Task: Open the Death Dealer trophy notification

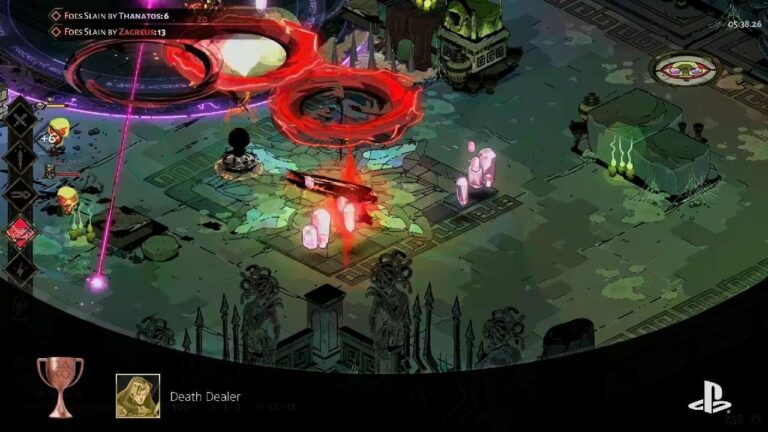Action: pos(204,396)
